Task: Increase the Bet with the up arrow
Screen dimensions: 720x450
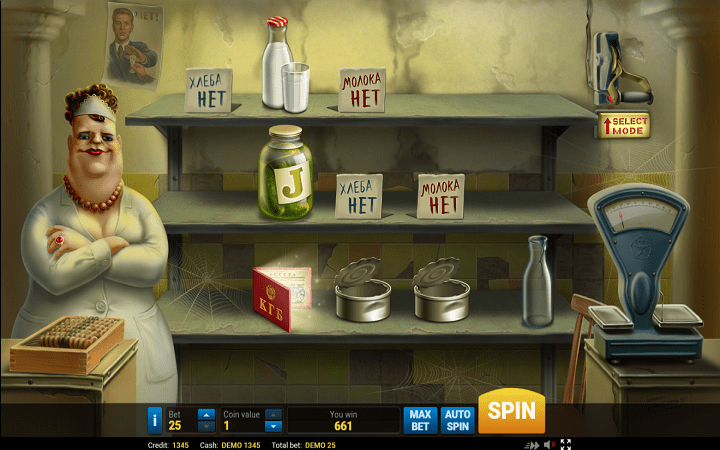Action: (206, 414)
